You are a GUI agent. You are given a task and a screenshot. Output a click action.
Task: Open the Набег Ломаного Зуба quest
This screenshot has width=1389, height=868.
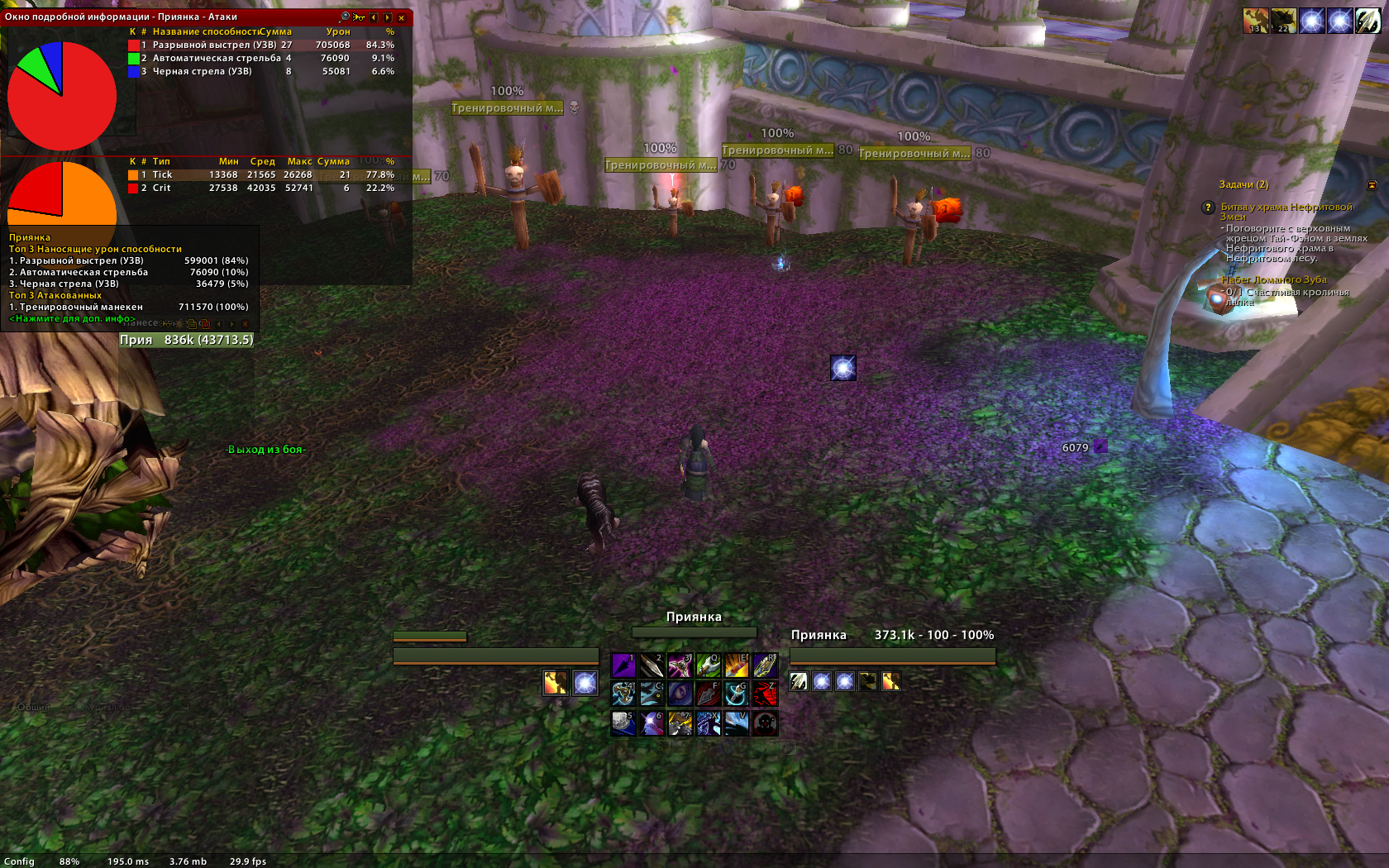[x=1273, y=279]
